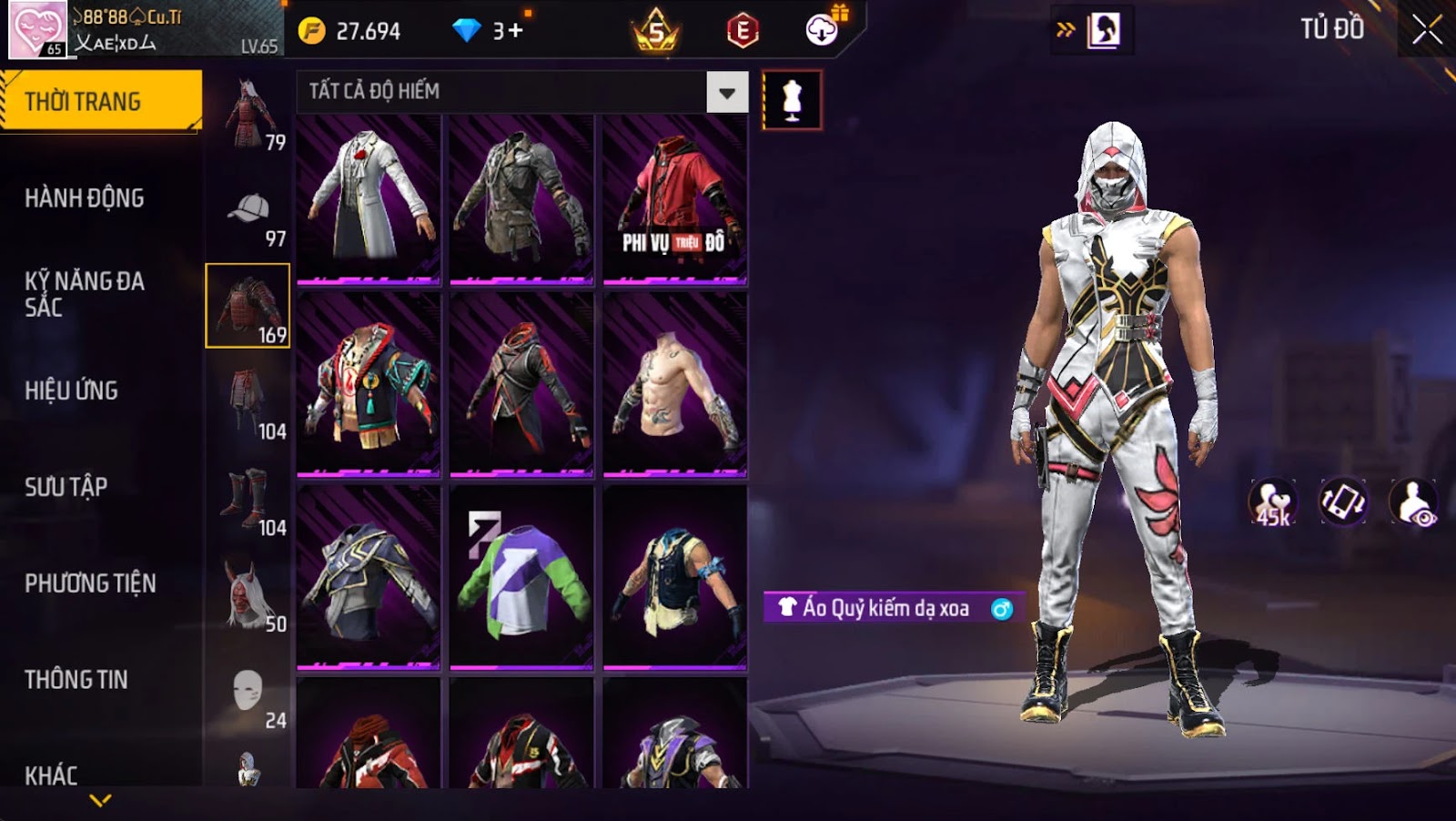
Task: Switch to the HÀNH ĐỘNG tab
Action: 85,198
